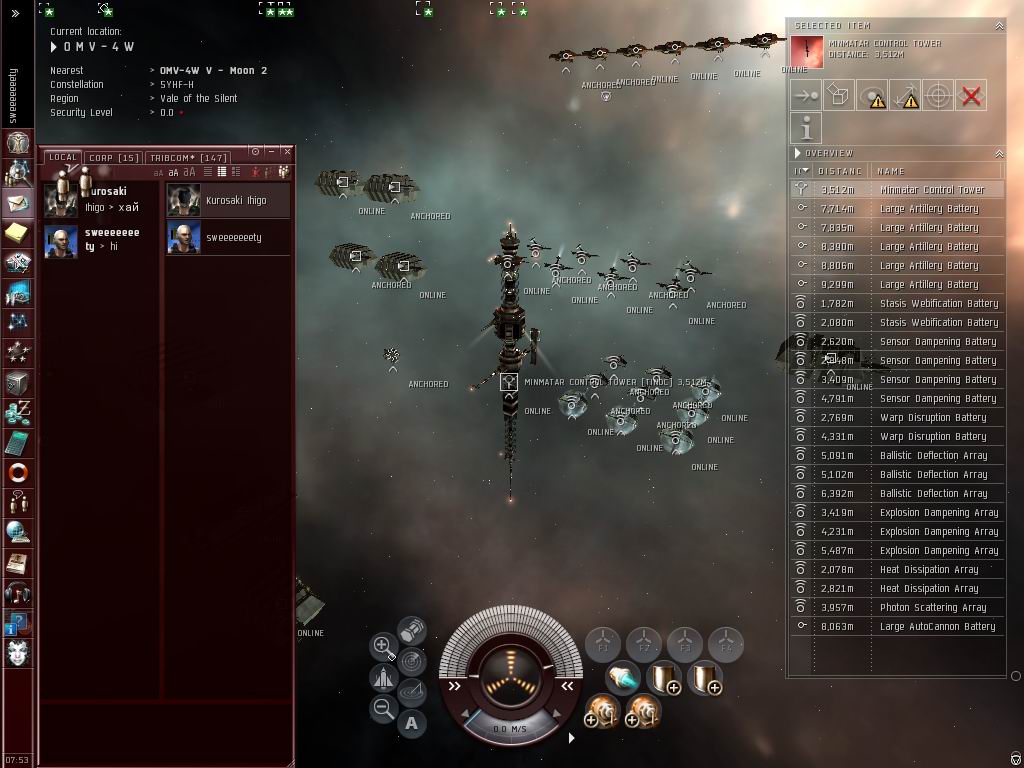
Task: Click the Approach button for selected item
Action: (x=806, y=96)
